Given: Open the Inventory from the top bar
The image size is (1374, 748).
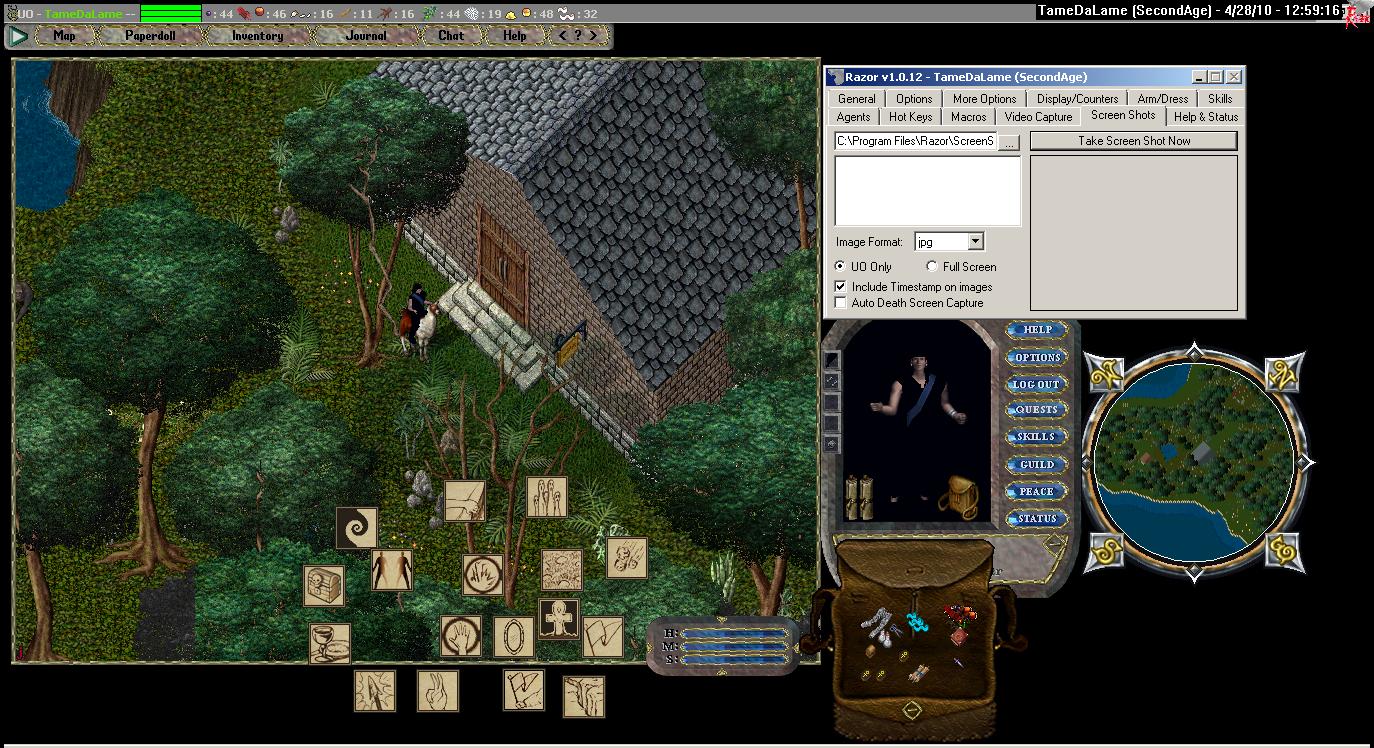Looking at the screenshot, I should 257,36.
